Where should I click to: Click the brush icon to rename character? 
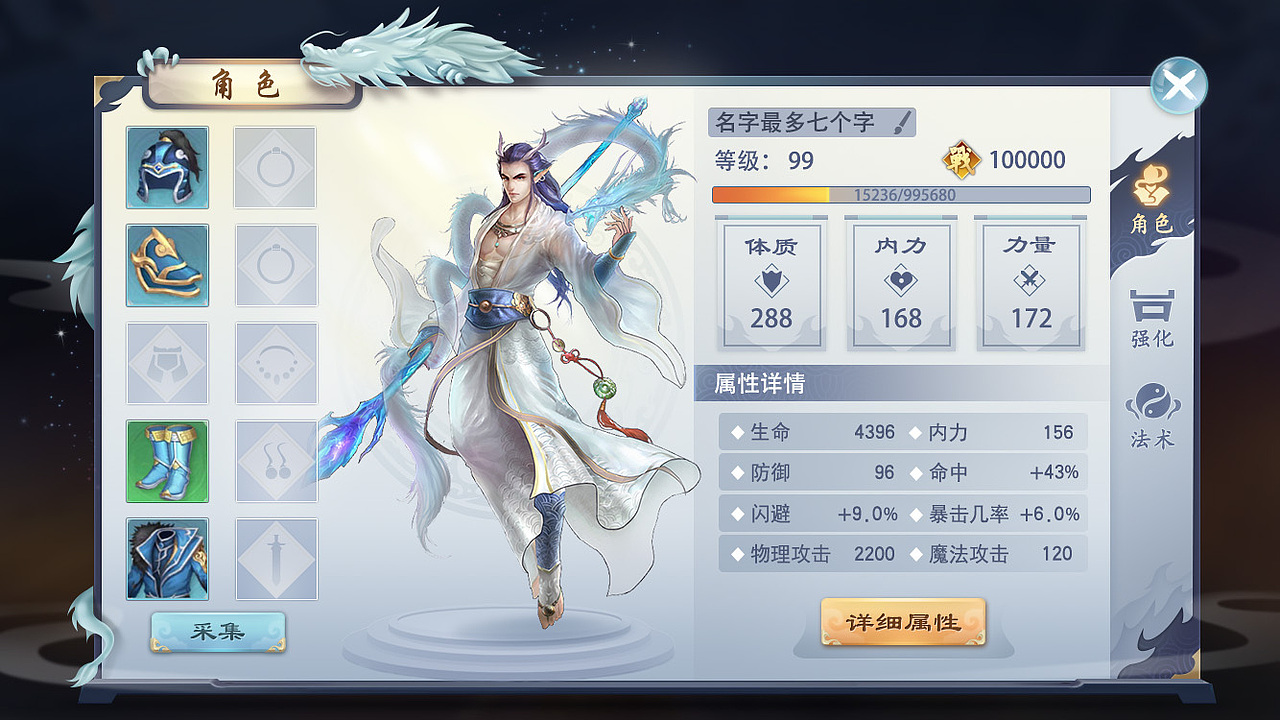903,122
